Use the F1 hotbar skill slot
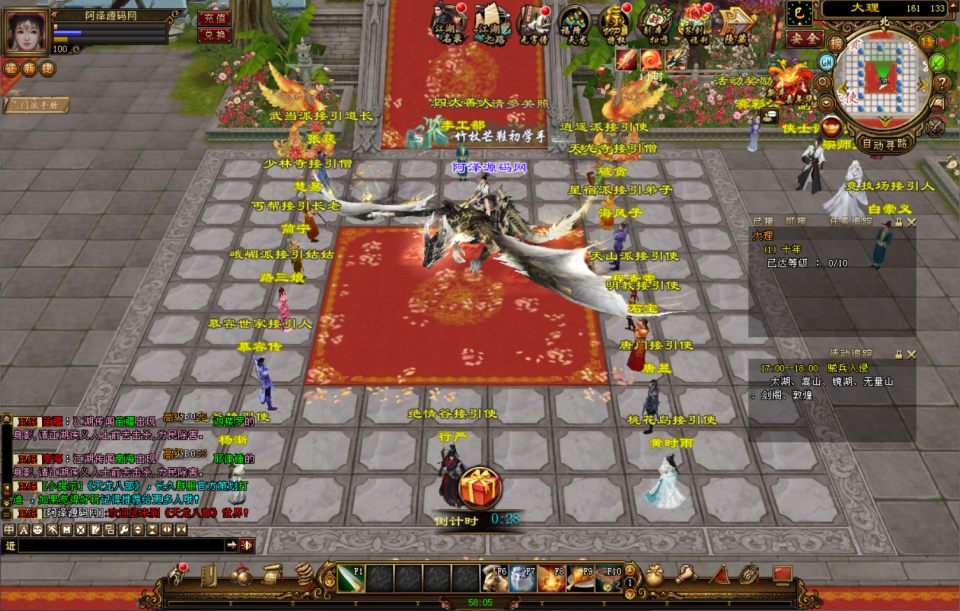Viewport: 960px width, 611px height. (350, 578)
